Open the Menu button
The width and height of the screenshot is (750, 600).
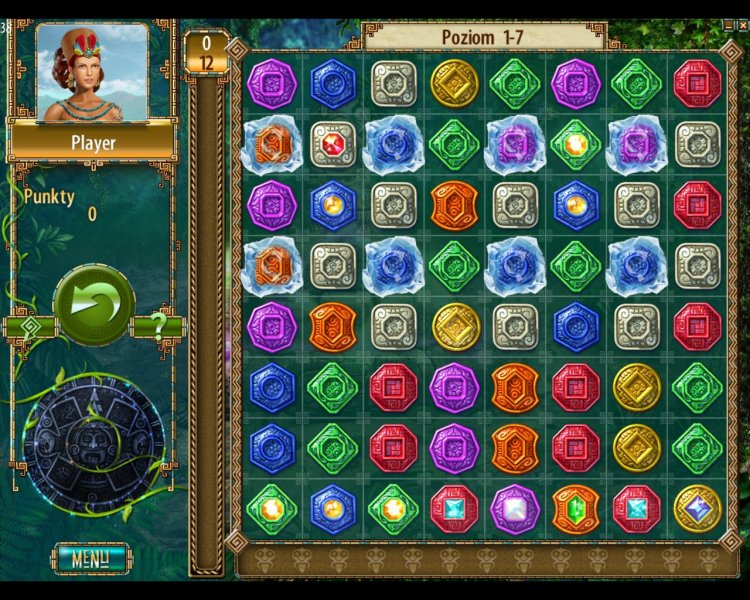pyautogui.click(x=91, y=557)
